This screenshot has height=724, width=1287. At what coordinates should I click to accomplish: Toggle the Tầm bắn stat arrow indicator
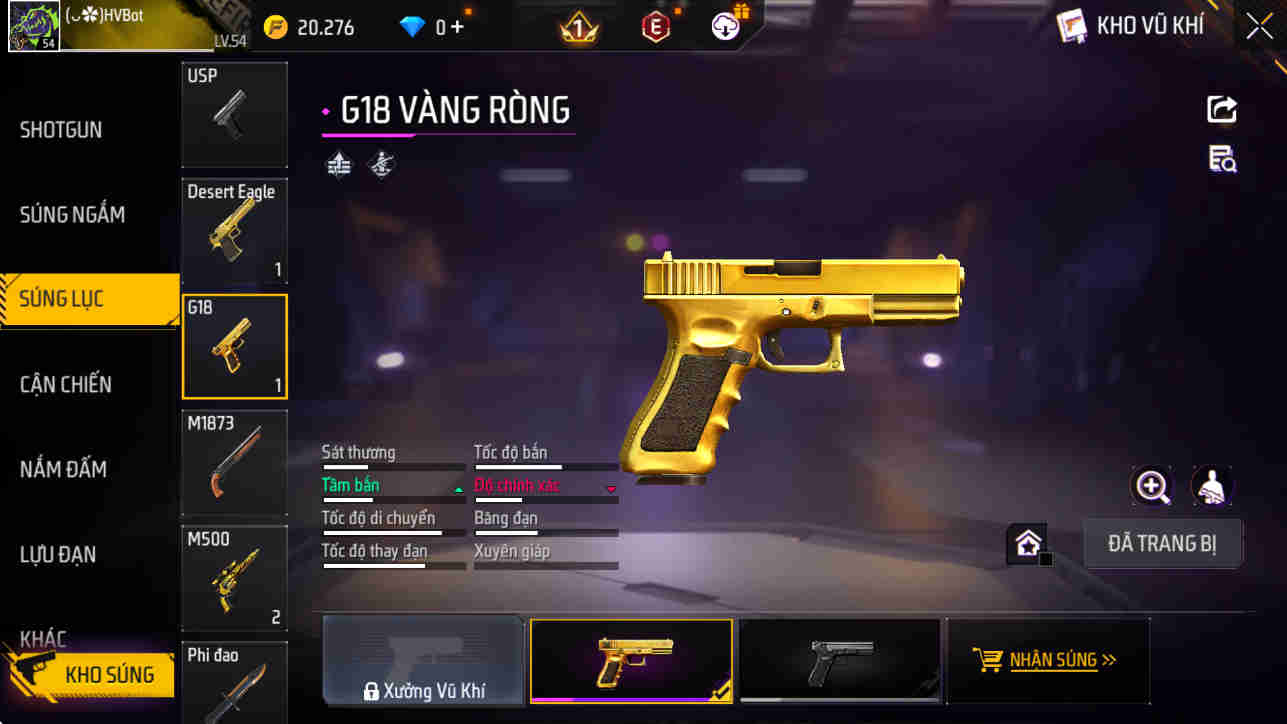tap(458, 490)
